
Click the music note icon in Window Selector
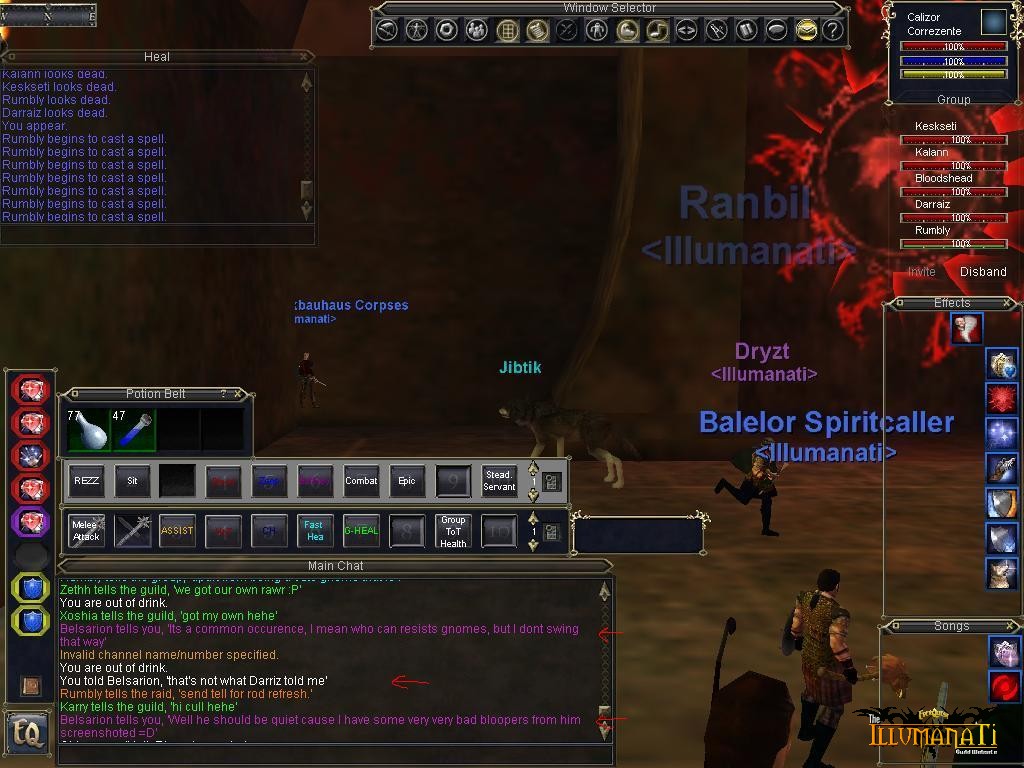657,30
